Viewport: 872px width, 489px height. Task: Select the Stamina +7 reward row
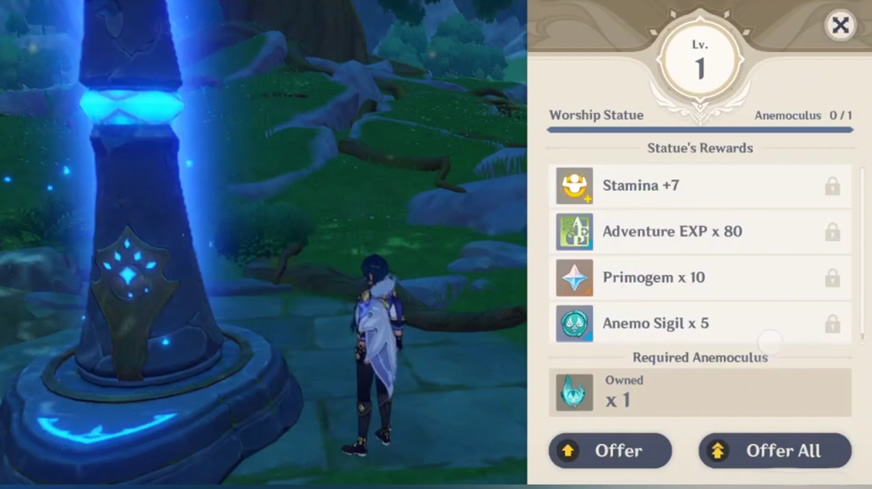click(x=700, y=186)
